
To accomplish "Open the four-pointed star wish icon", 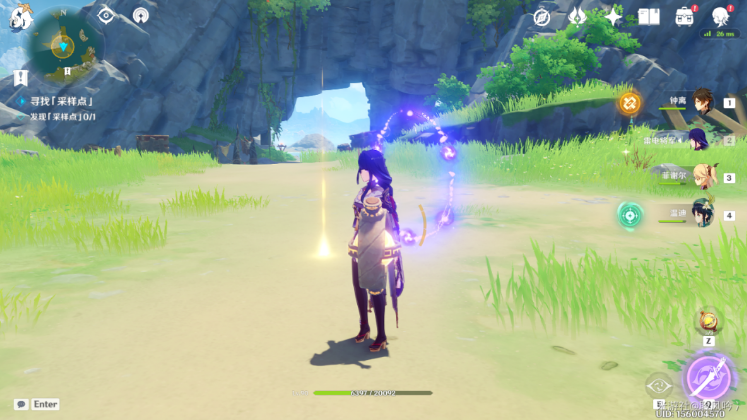I will click(613, 16).
